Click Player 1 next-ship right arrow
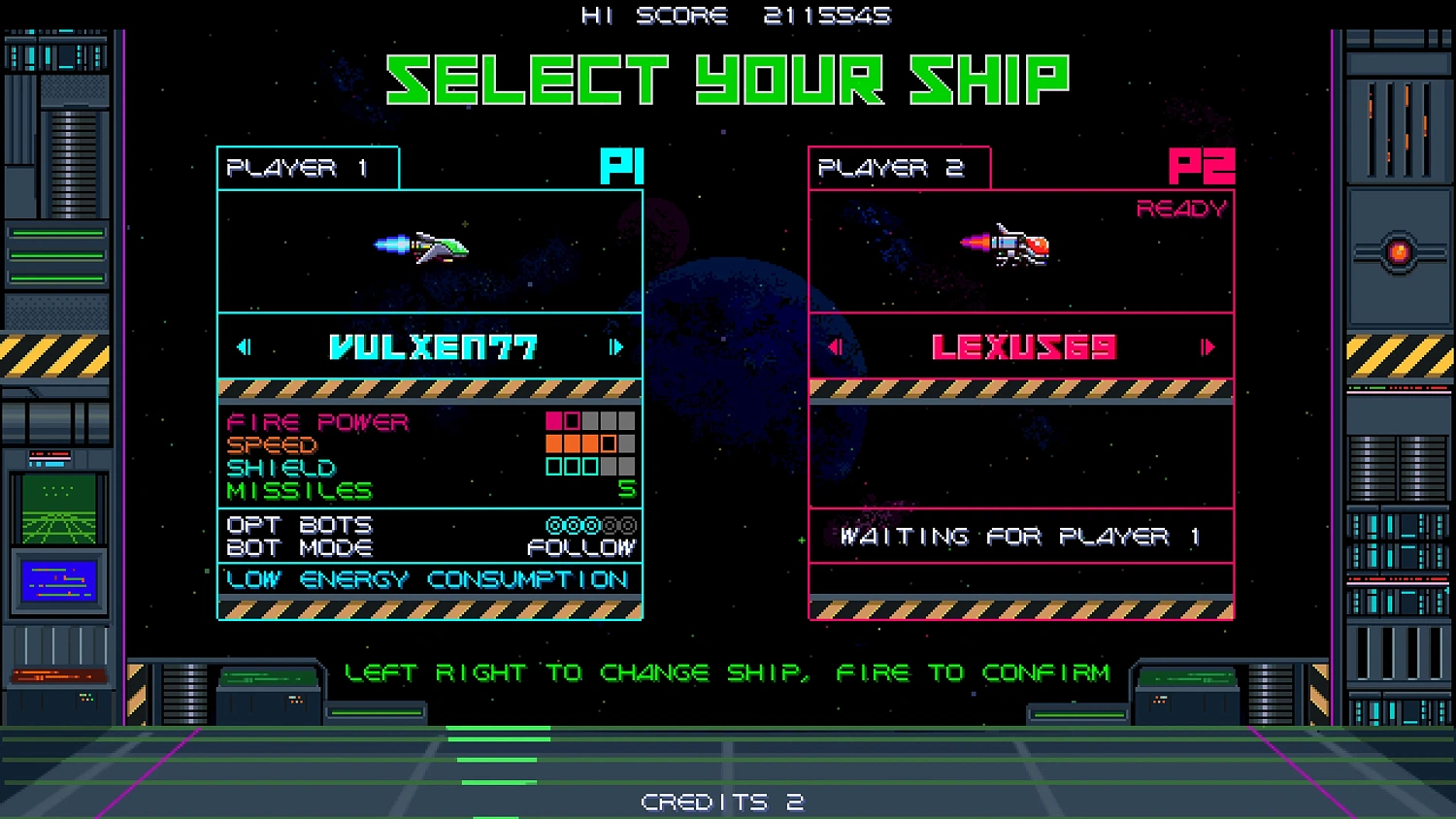The height and width of the screenshot is (819, 1456). click(x=618, y=347)
